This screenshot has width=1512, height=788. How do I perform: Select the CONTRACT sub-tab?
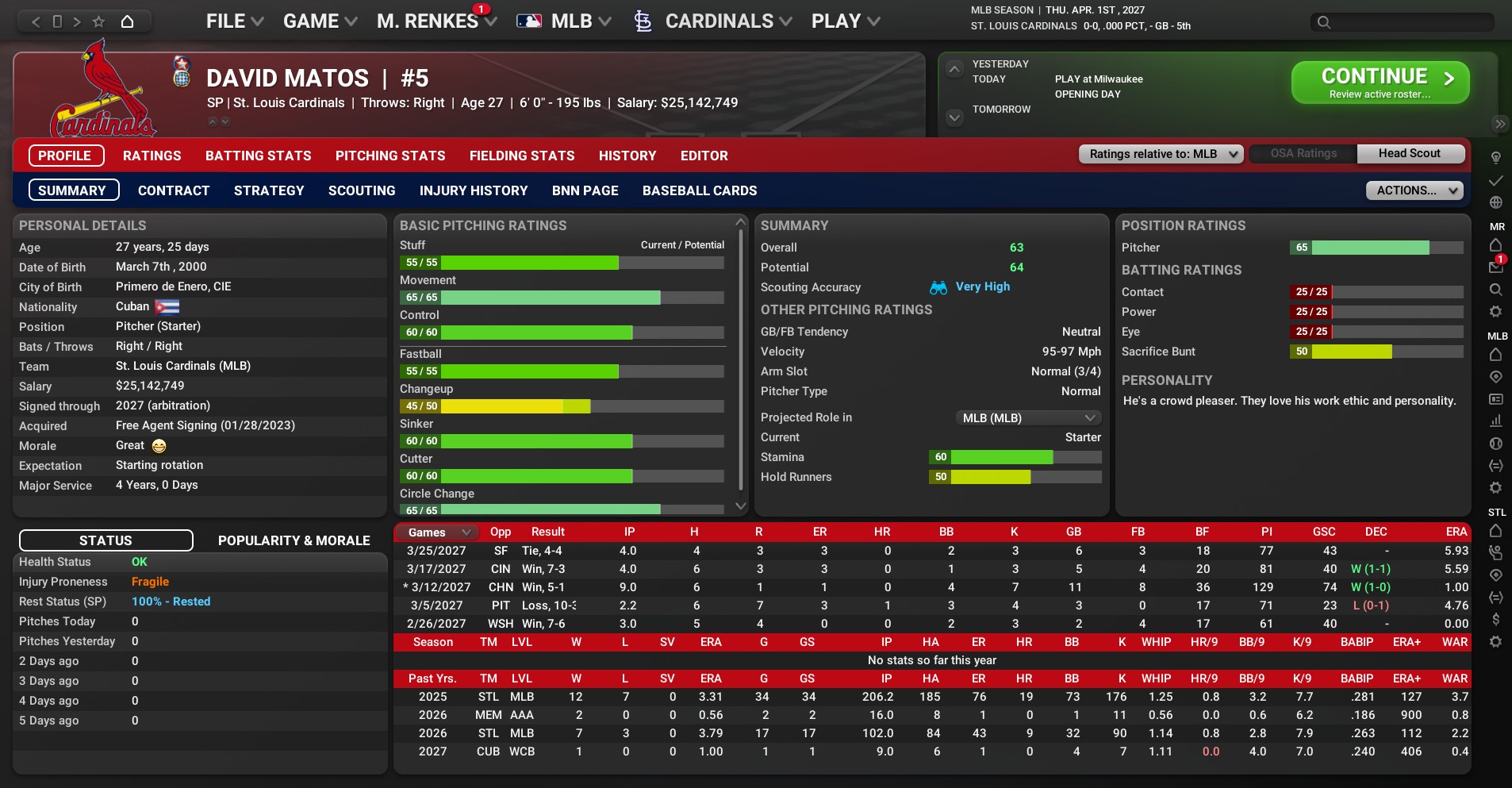(x=174, y=190)
